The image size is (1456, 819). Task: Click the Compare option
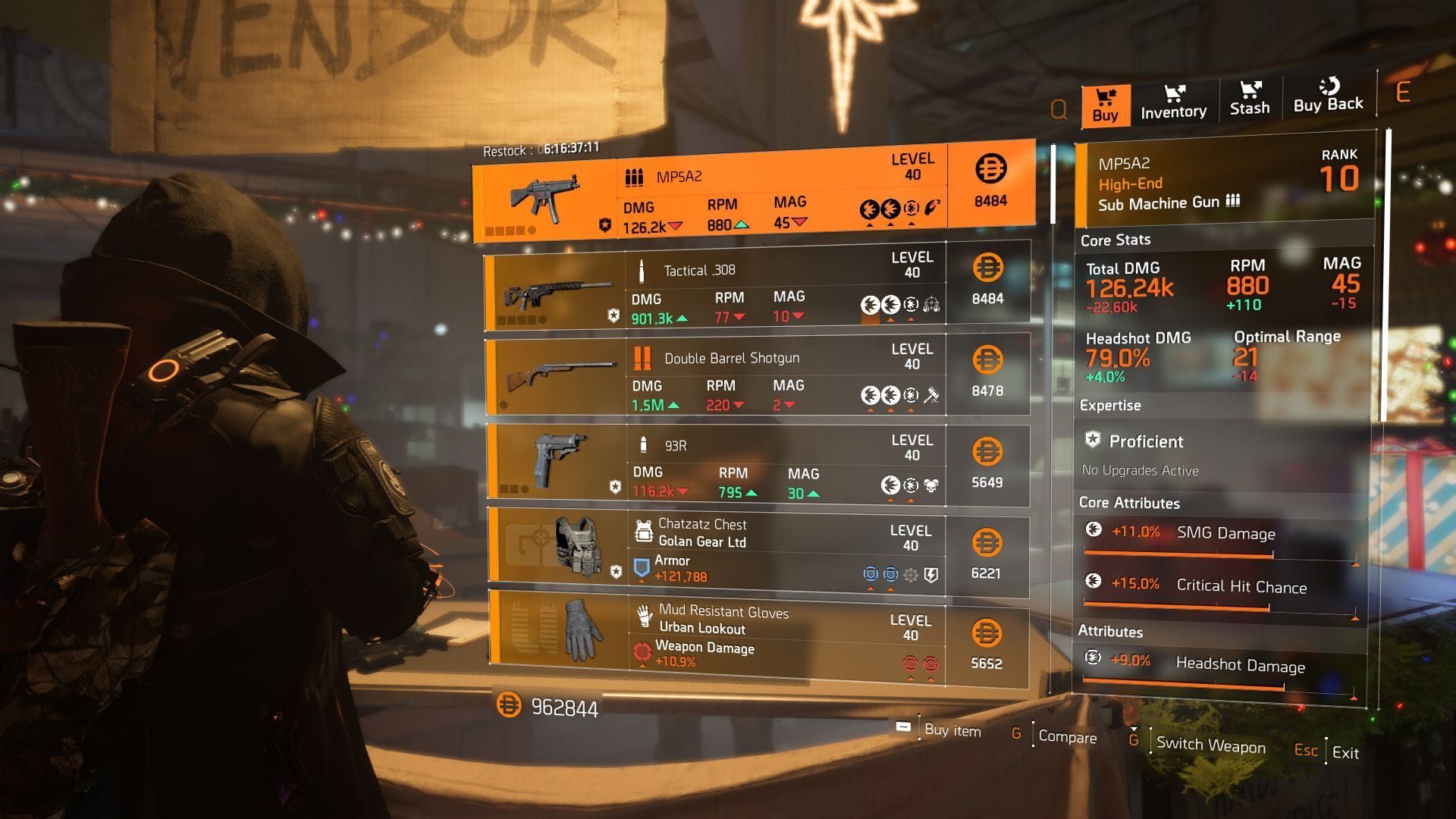coord(1069,737)
